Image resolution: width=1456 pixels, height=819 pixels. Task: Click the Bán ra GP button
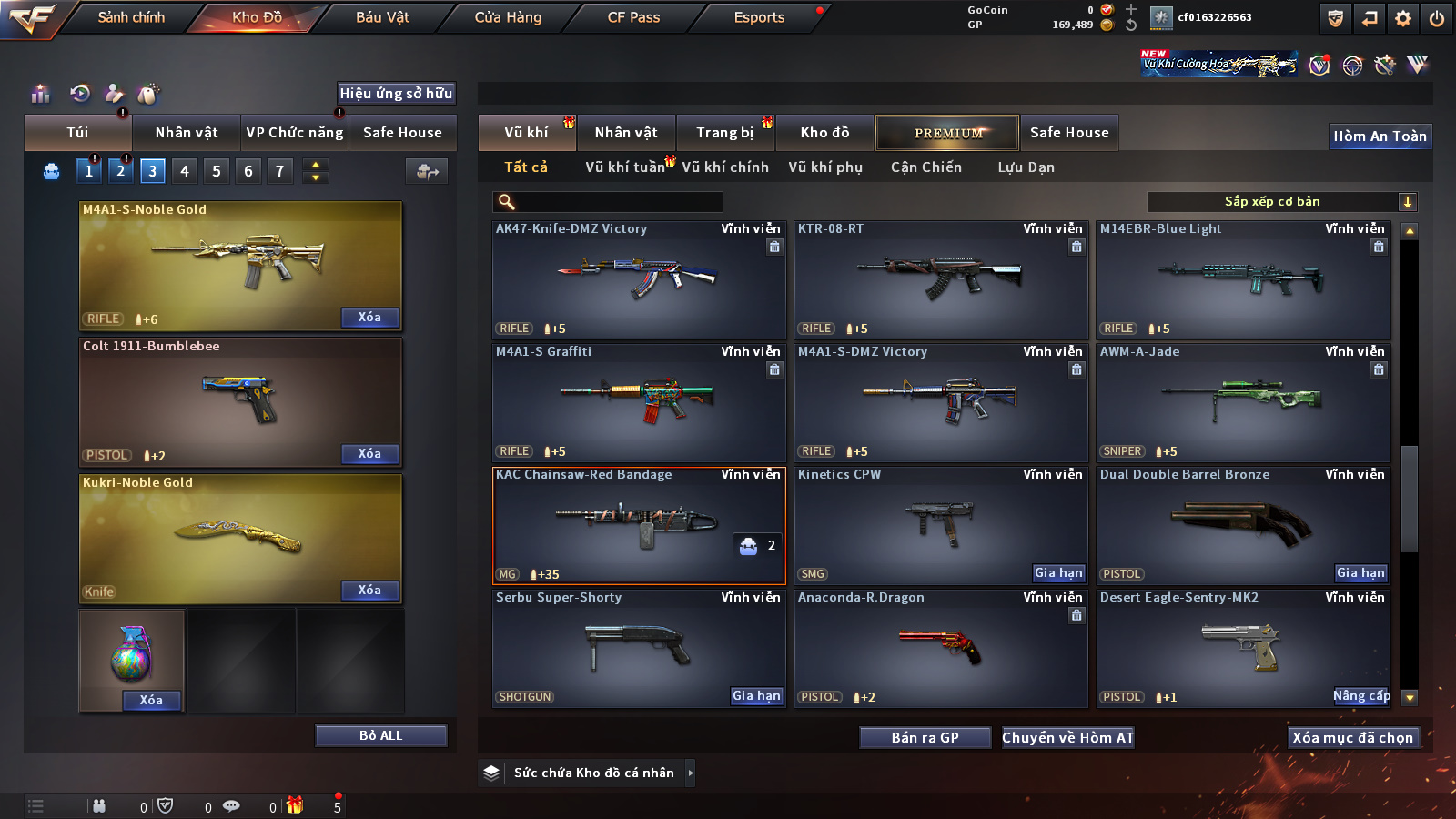click(x=925, y=738)
